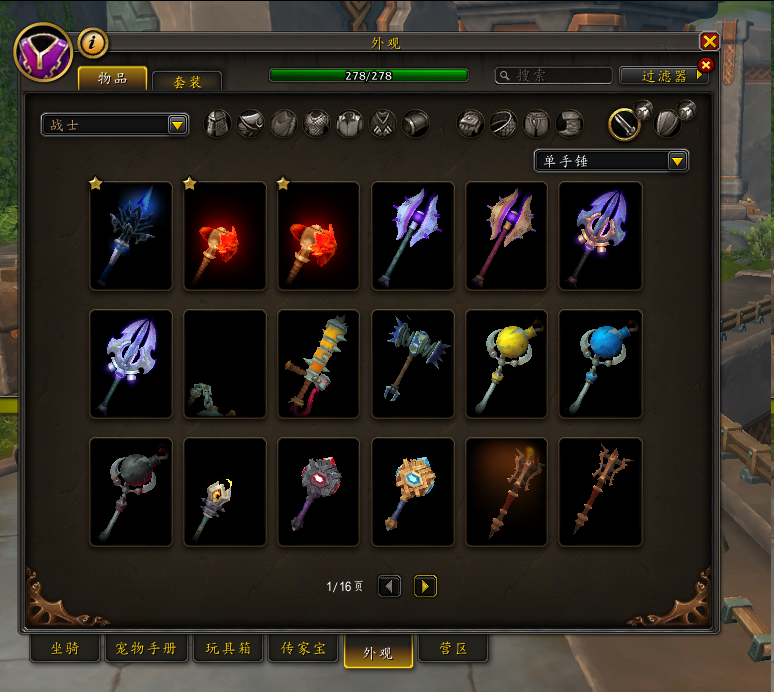Select the yellow orb mace appearance
Image resolution: width=774 pixels, height=692 pixels.
coord(506,363)
